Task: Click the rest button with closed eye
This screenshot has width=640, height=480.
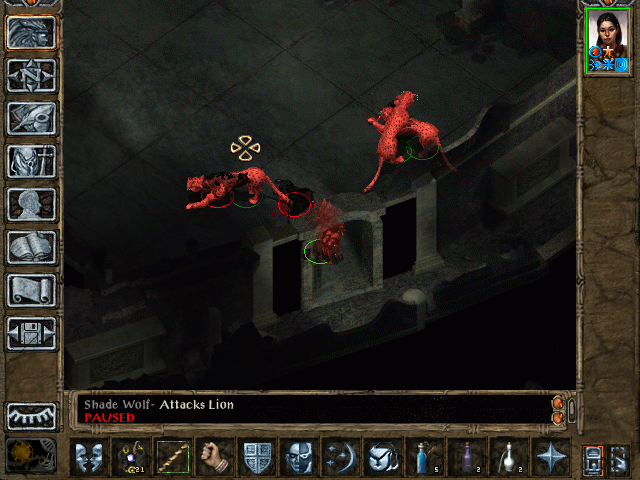Action: pos(32,416)
